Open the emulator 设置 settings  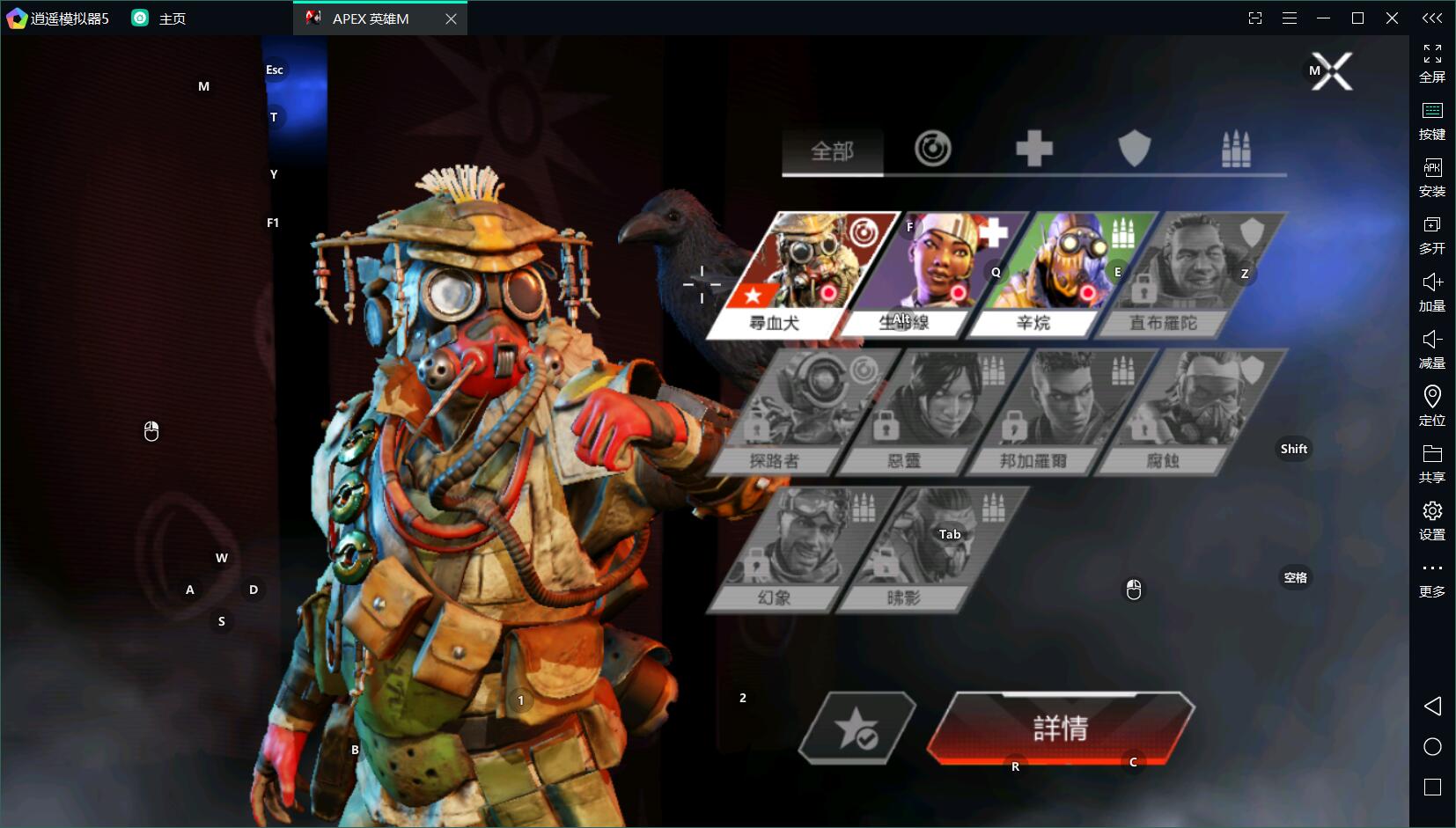click(1432, 519)
